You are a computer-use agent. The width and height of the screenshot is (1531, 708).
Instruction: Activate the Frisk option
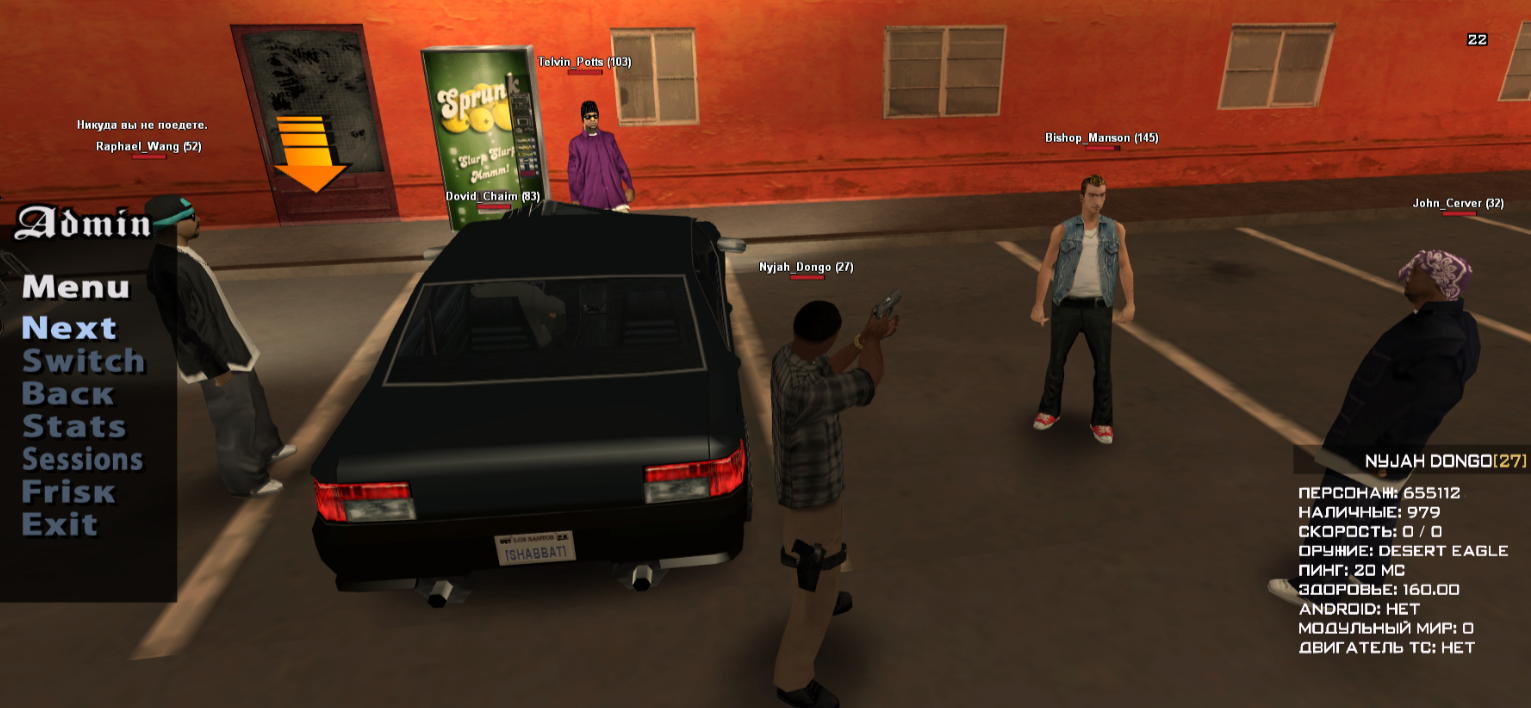pos(68,492)
